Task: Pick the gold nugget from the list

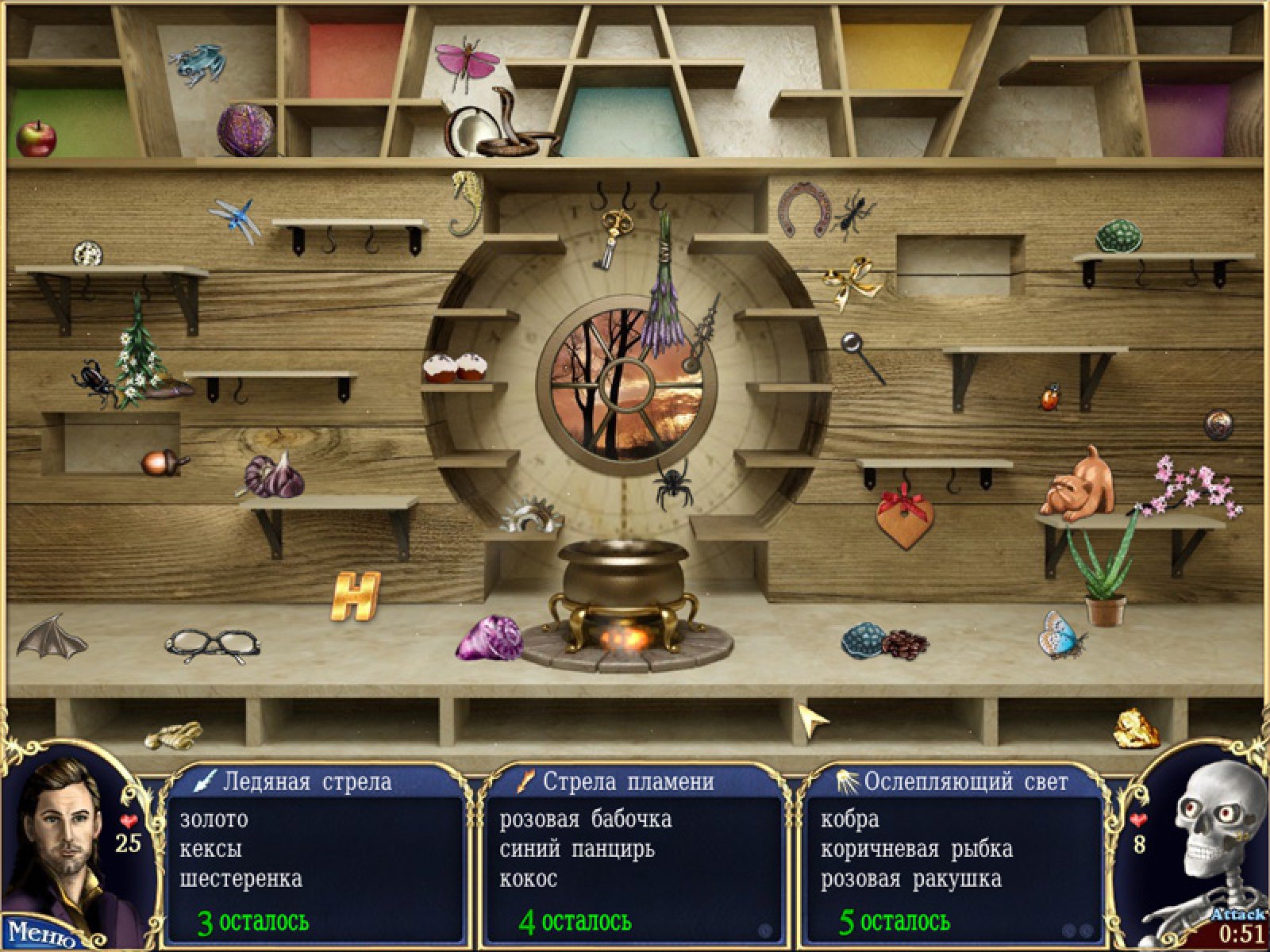Action: tap(1137, 728)
